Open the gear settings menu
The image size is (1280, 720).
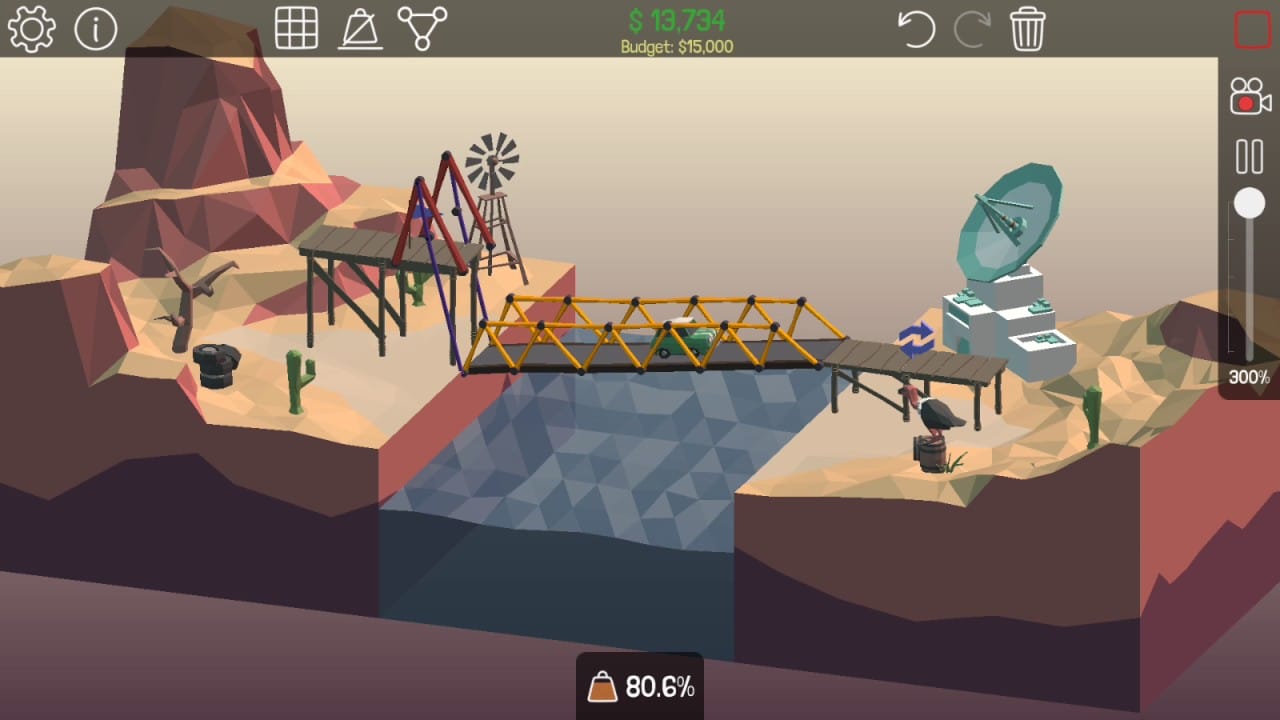click(x=31, y=29)
